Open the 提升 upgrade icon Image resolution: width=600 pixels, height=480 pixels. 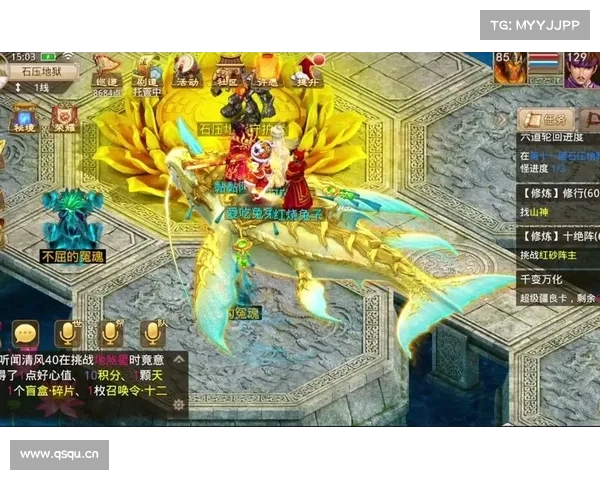(306, 70)
